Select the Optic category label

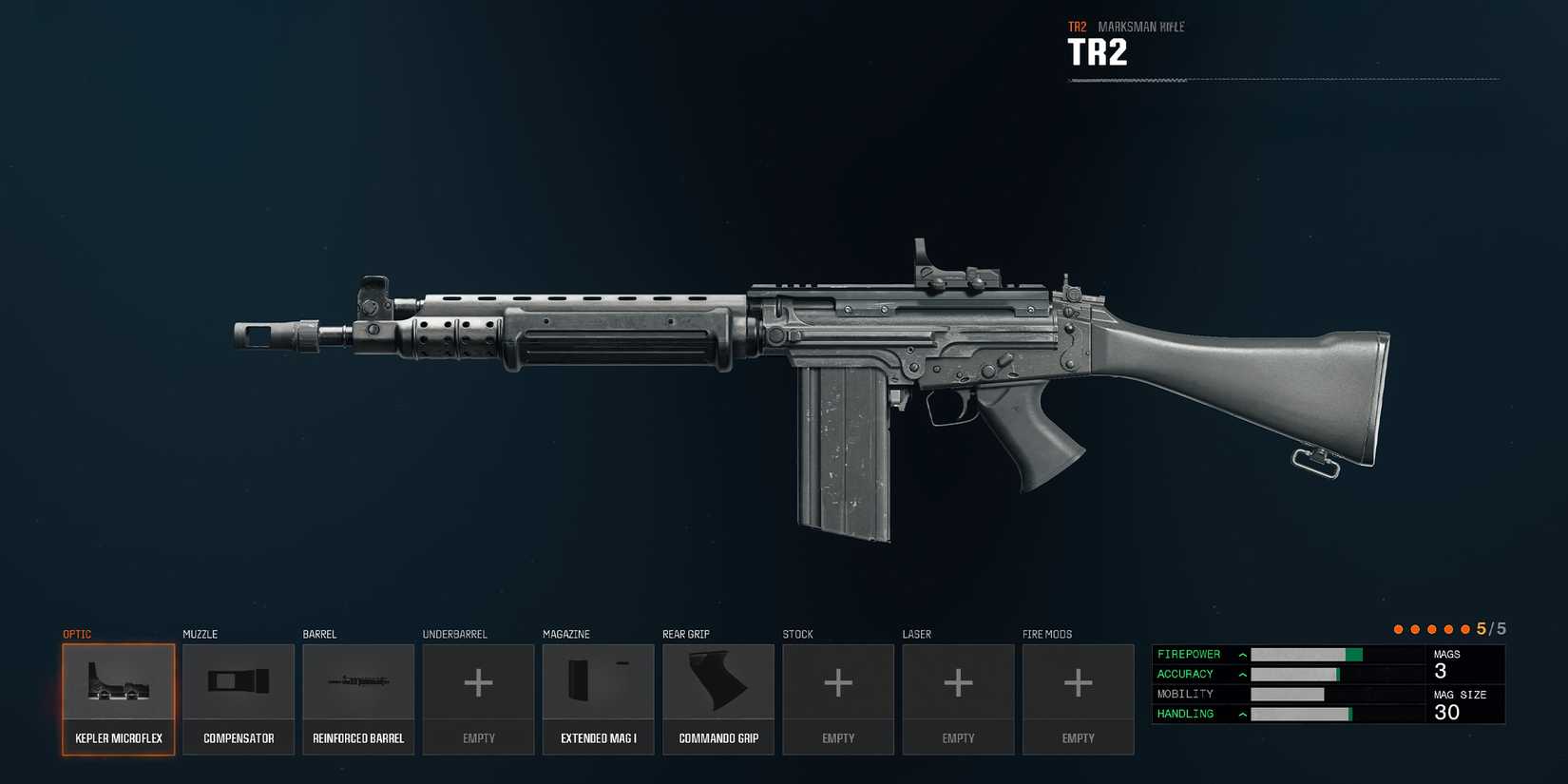click(77, 634)
